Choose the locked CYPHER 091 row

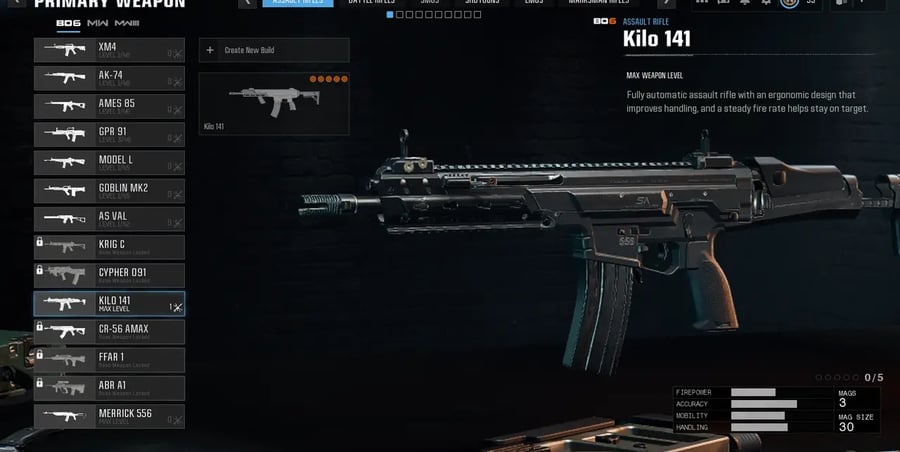tap(109, 276)
